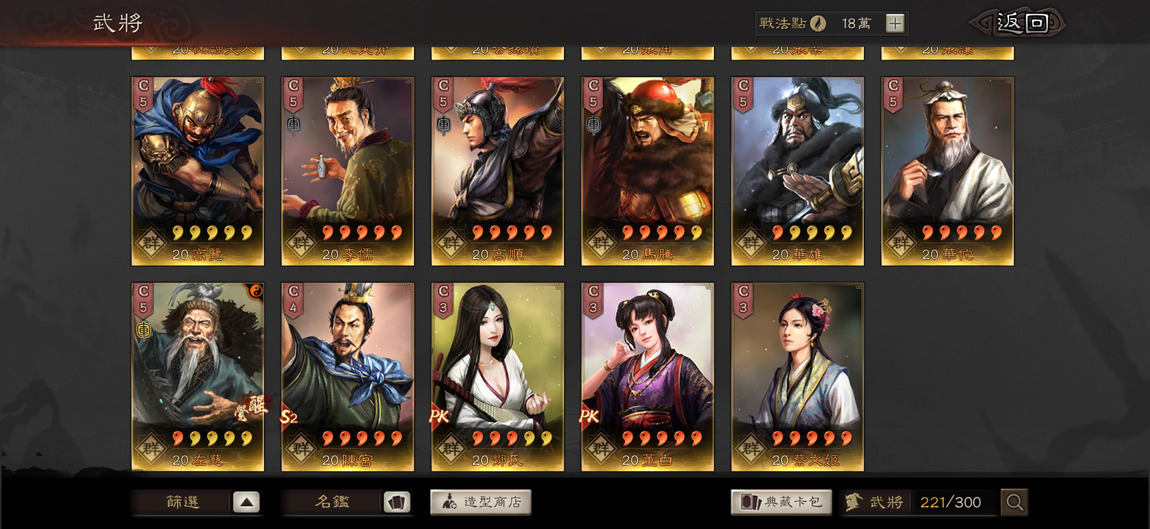The width and height of the screenshot is (1150, 529).
Task: Open the 造型商店 skin shop
Action: click(481, 502)
